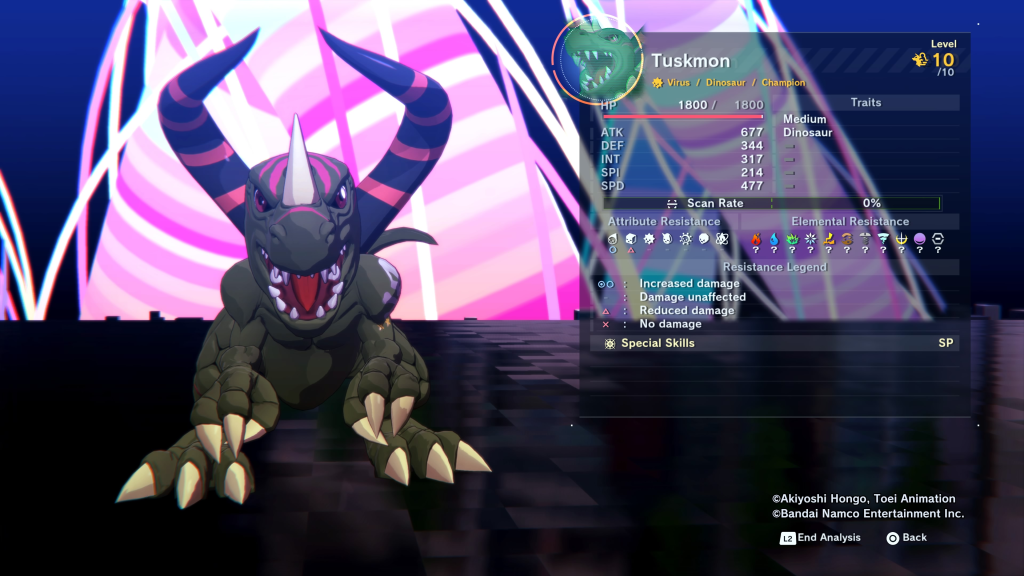Viewport: 1024px width, 576px height.
Task: Choose the green plant resistance icon
Action: pyautogui.click(x=792, y=239)
